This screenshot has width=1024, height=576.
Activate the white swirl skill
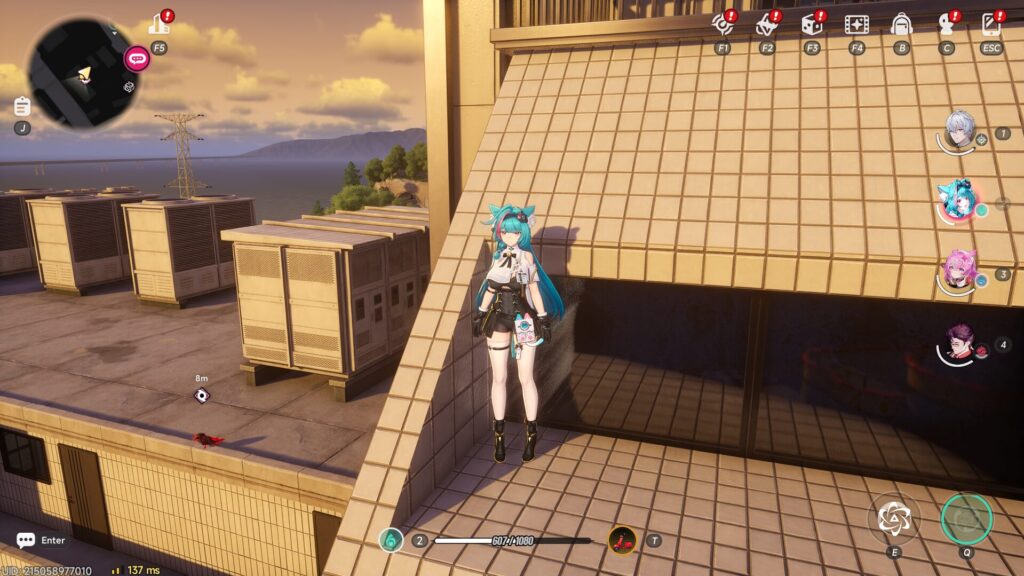(892, 518)
